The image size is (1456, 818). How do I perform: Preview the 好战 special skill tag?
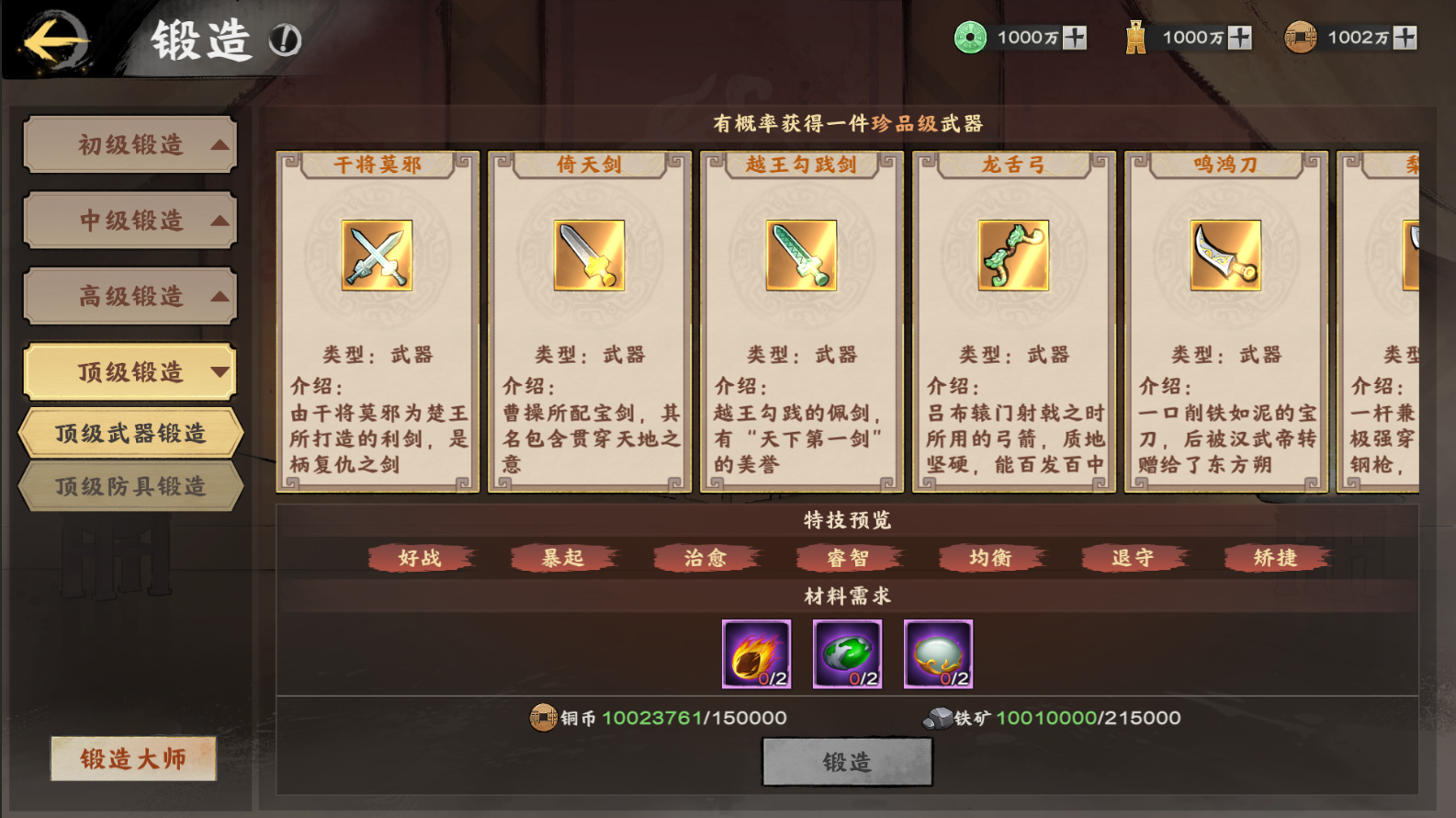pos(420,558)
